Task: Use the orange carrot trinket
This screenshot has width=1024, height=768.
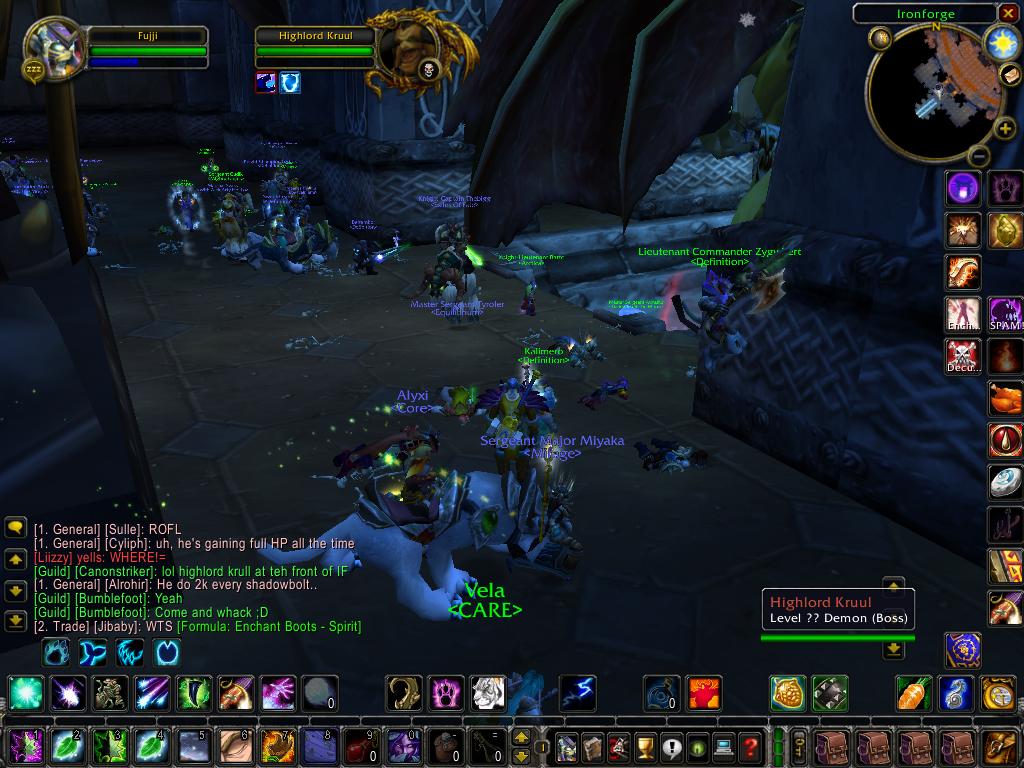Action: click(914, 693)
